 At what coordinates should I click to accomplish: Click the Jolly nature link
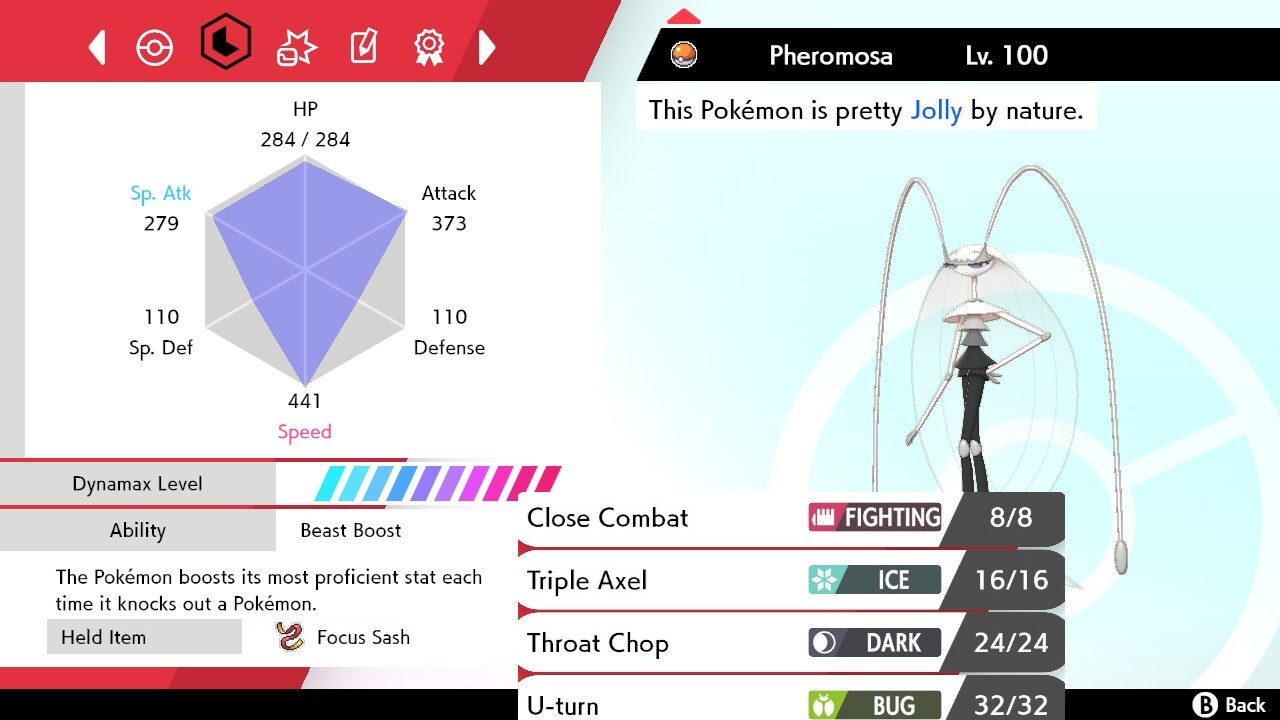tap(936, 110)
